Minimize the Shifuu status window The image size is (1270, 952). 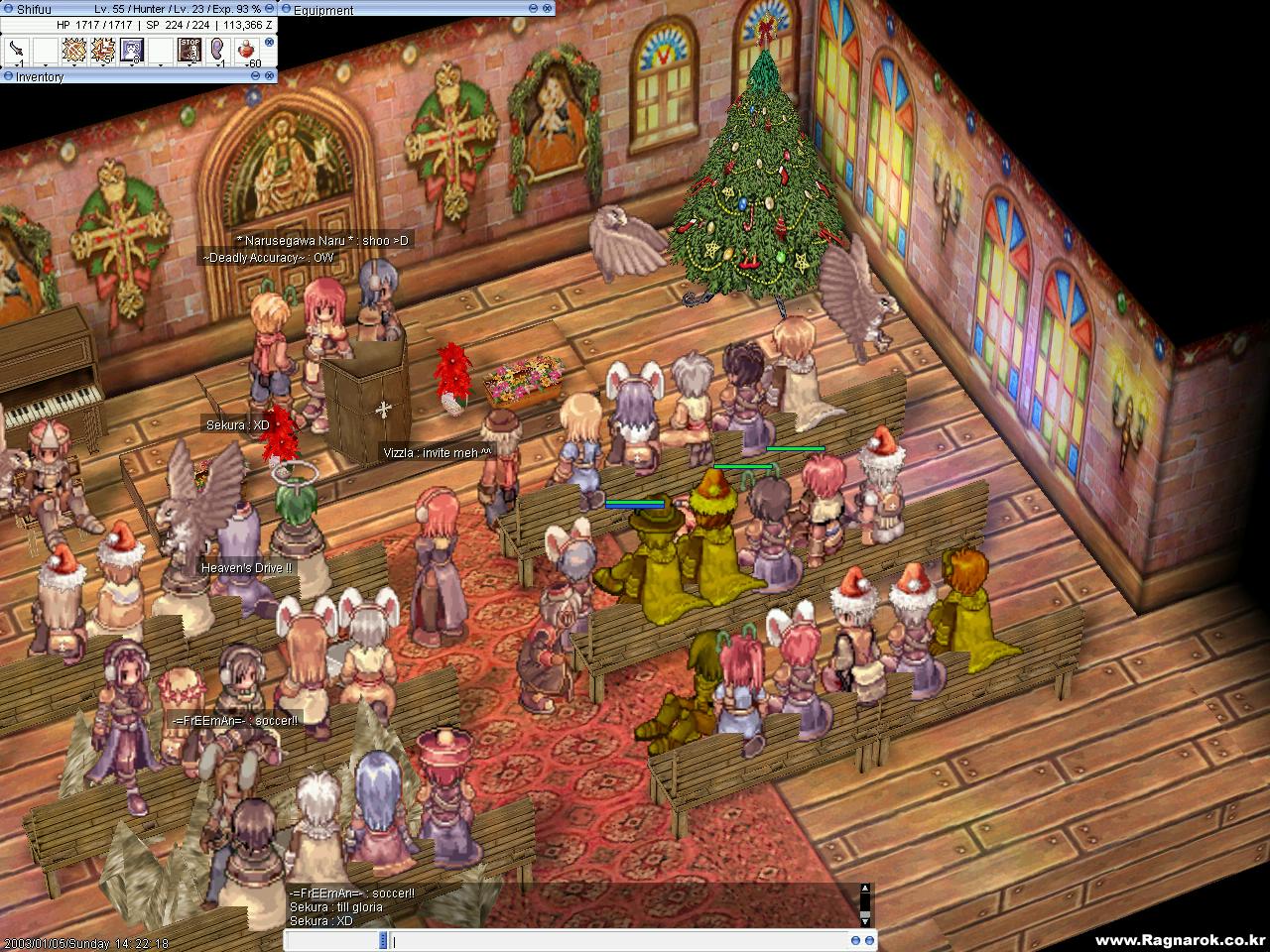pos(270,9)
